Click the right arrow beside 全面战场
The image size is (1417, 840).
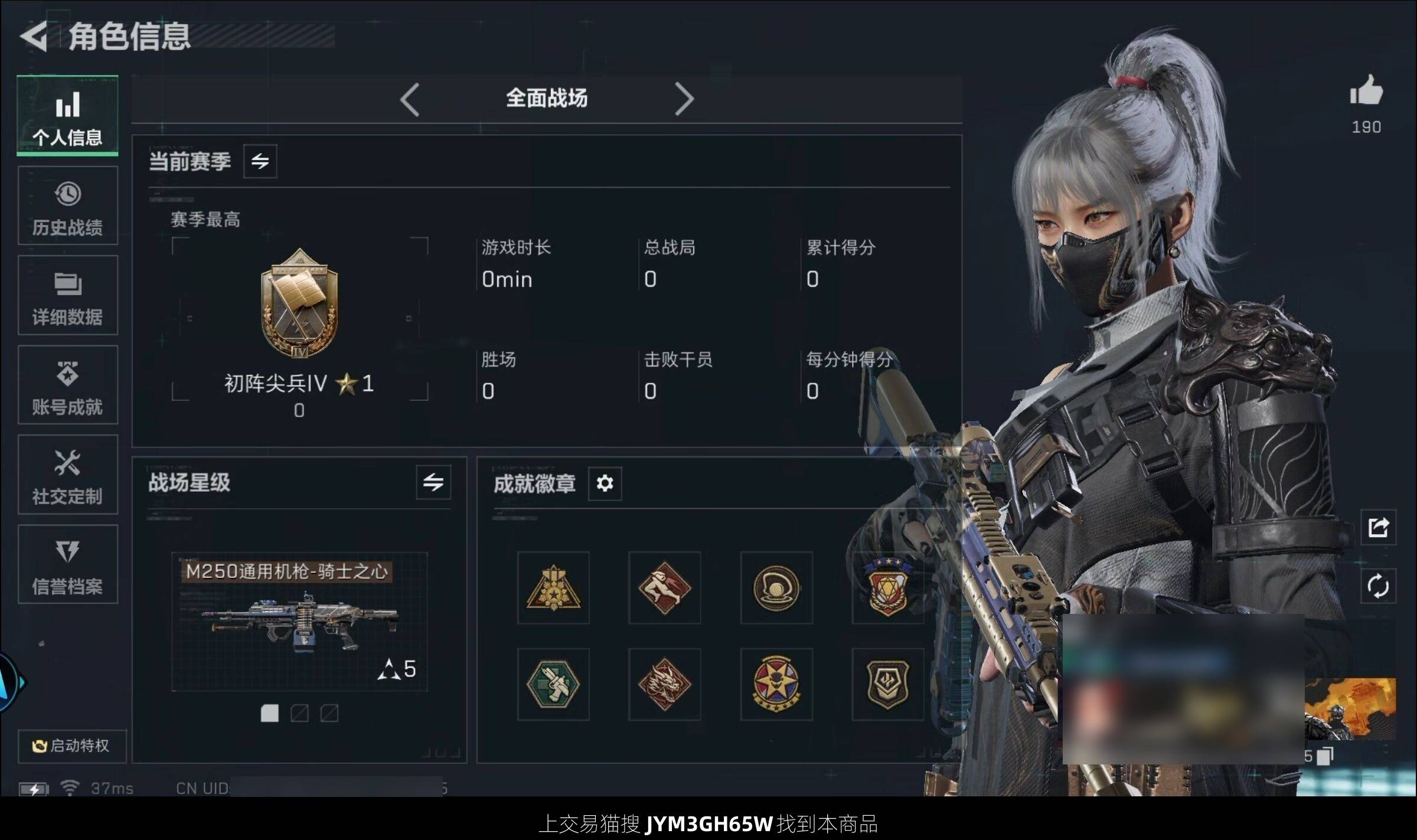point(684,99)
